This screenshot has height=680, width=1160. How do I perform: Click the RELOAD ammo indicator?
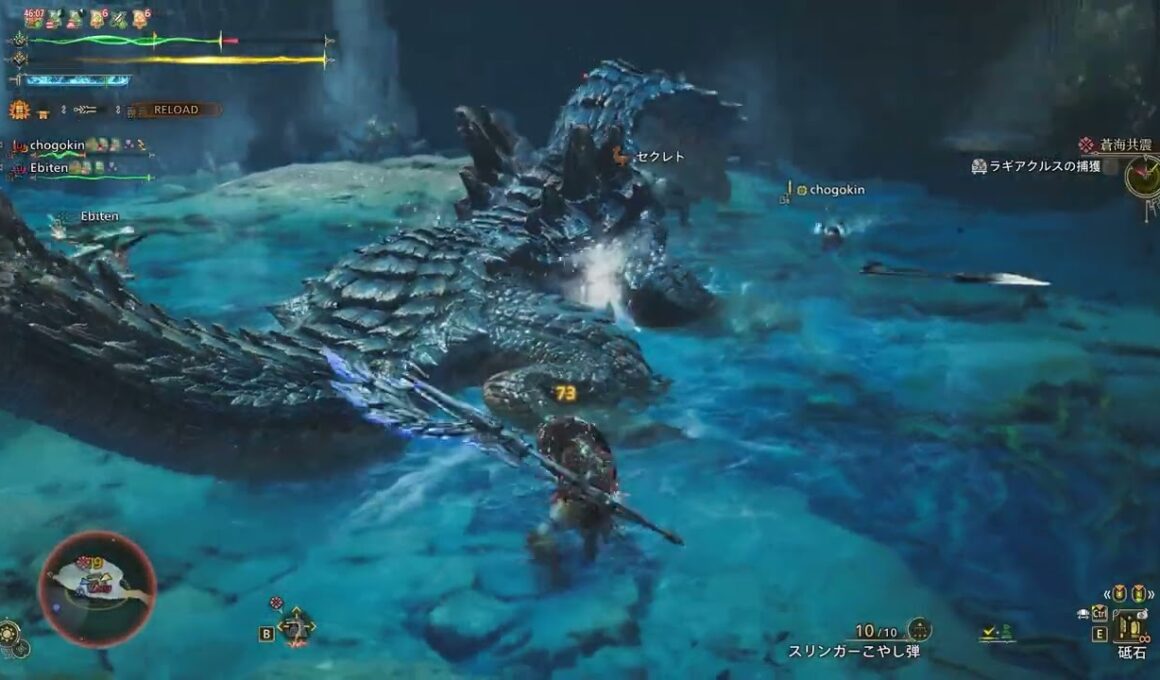(x=176, y=110)
